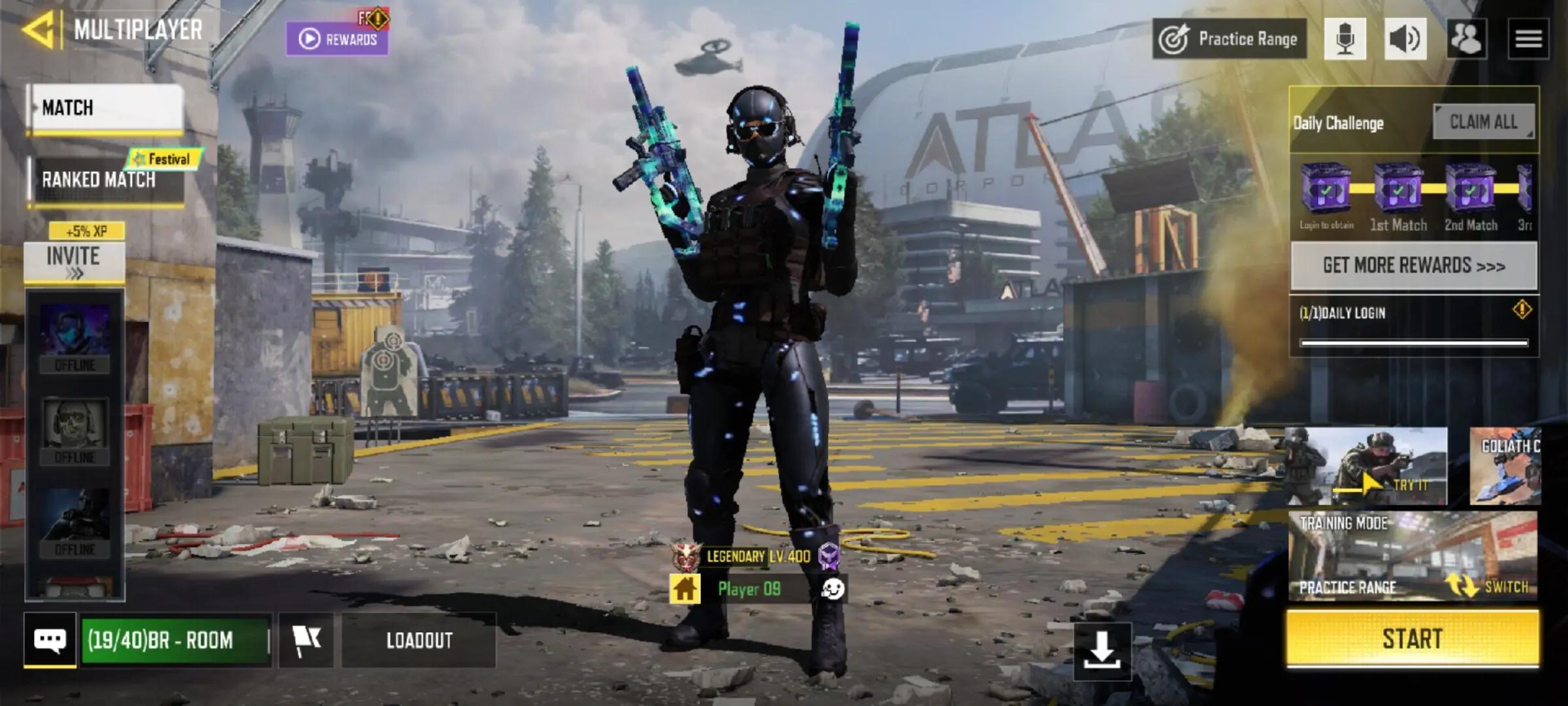Image resolution: width=1568 pixels, height=706 pixels.
Task: Open the BR - ROOM channel
Action: [175, 640]
